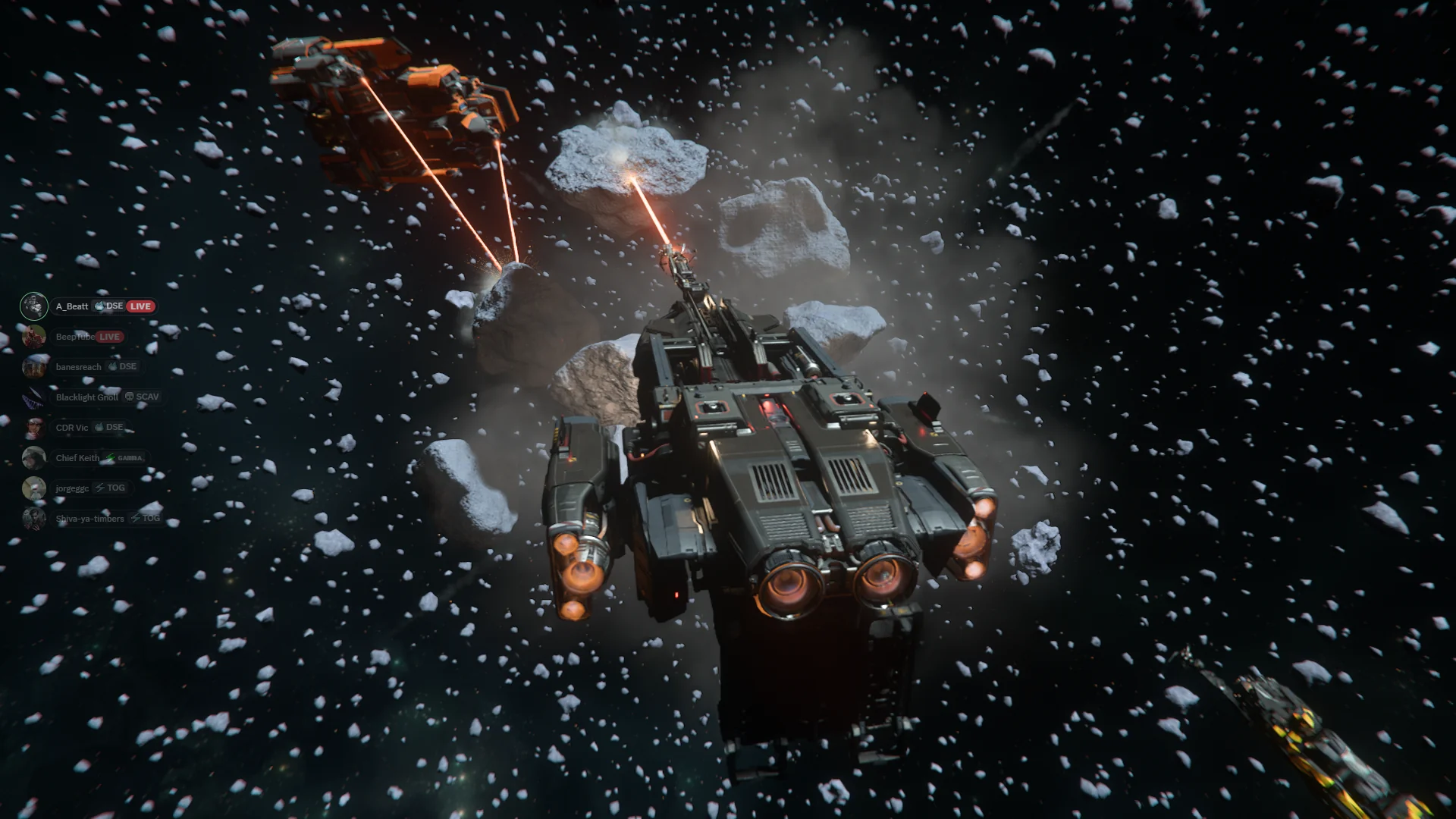This screenshot has width=1456, height=819.
Task: Select A_Beatt in the voice overlay list
Action: [72, 306]
